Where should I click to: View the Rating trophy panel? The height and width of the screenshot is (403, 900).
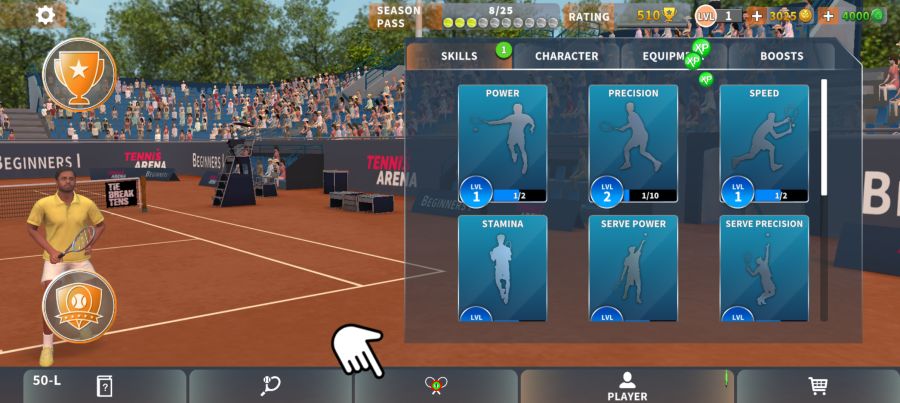(x=621, y=16)
